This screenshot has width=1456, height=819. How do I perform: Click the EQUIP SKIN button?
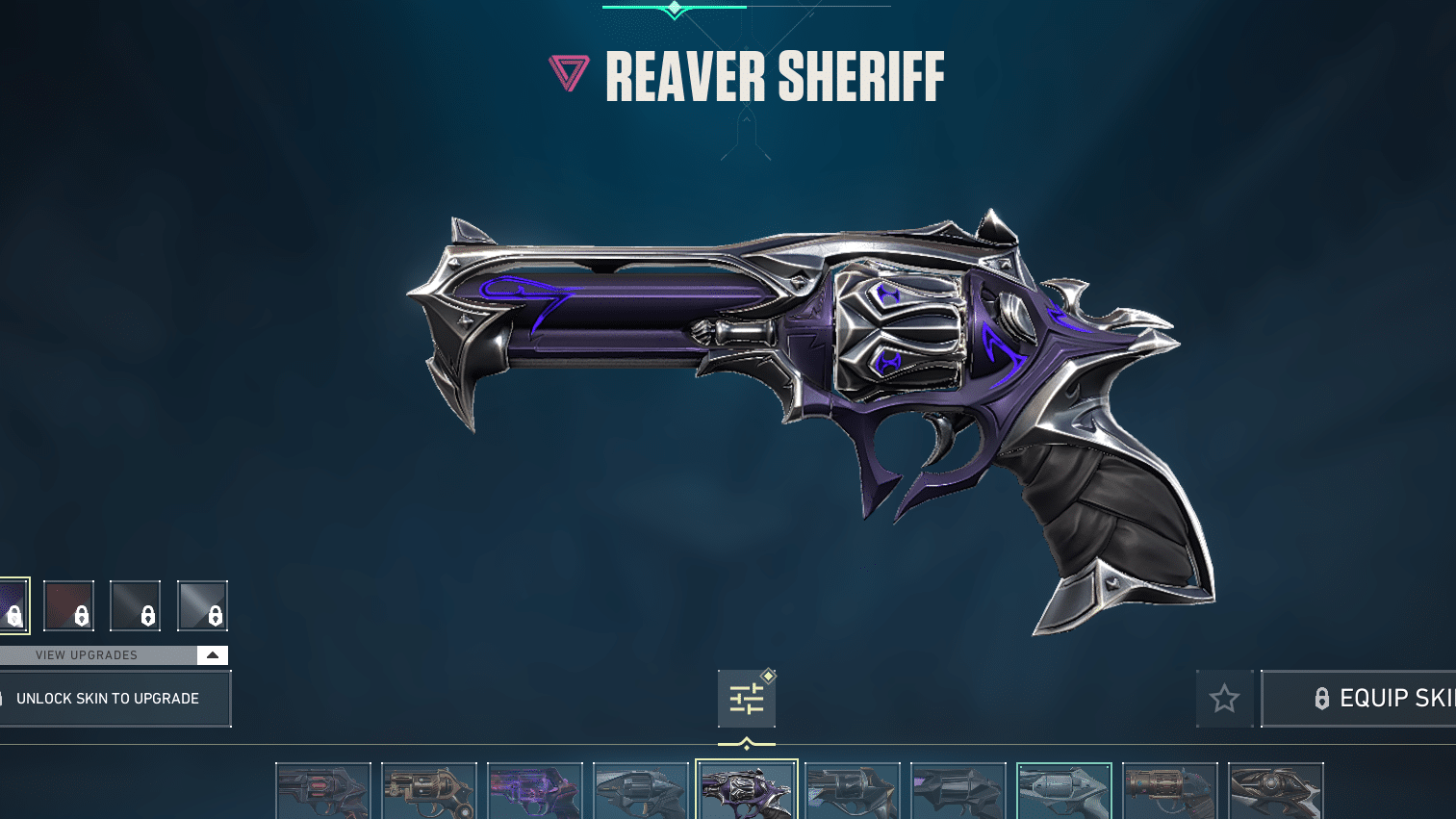(1376, 699)
